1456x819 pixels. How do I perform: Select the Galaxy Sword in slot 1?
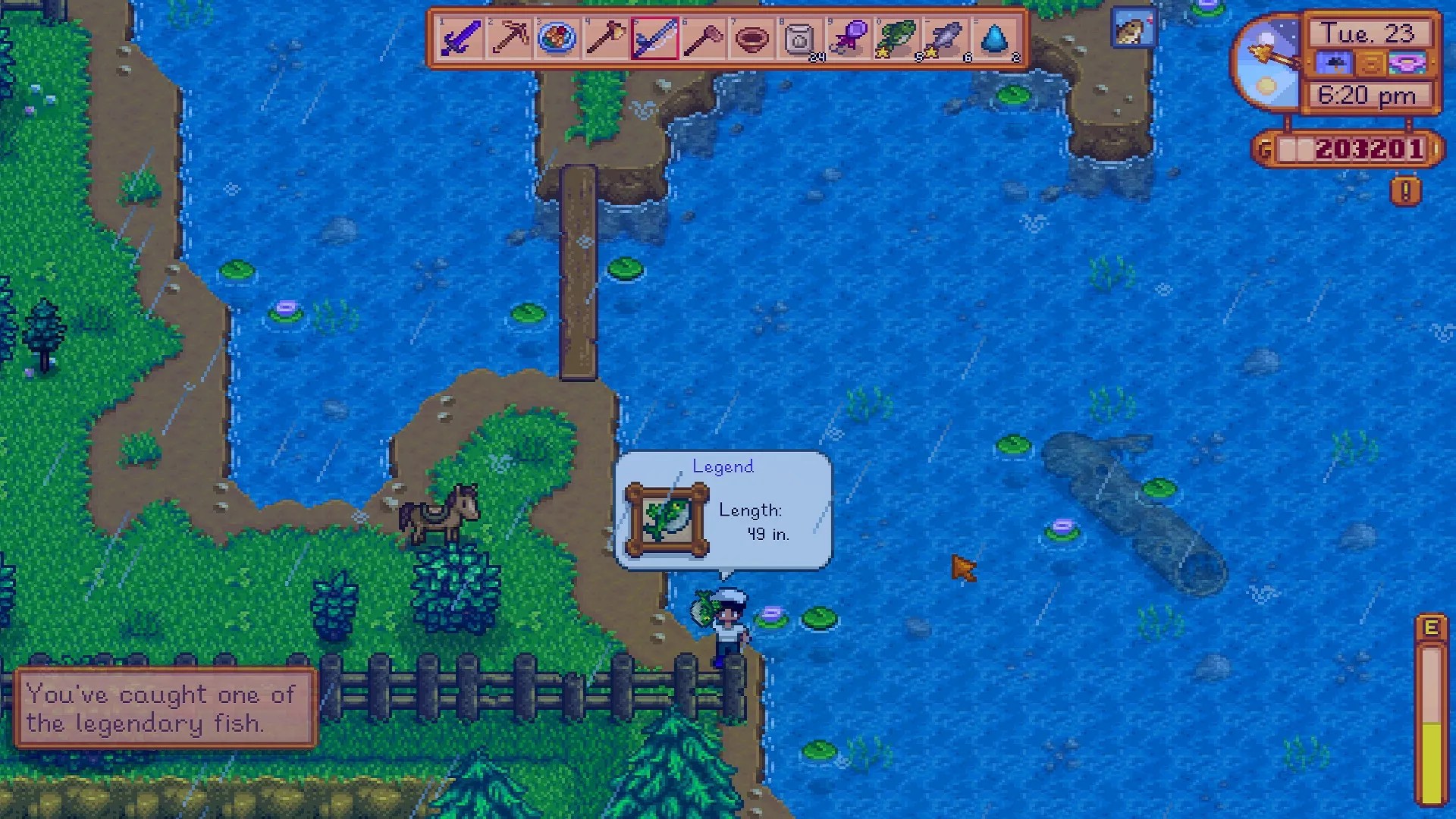[460, 38]
